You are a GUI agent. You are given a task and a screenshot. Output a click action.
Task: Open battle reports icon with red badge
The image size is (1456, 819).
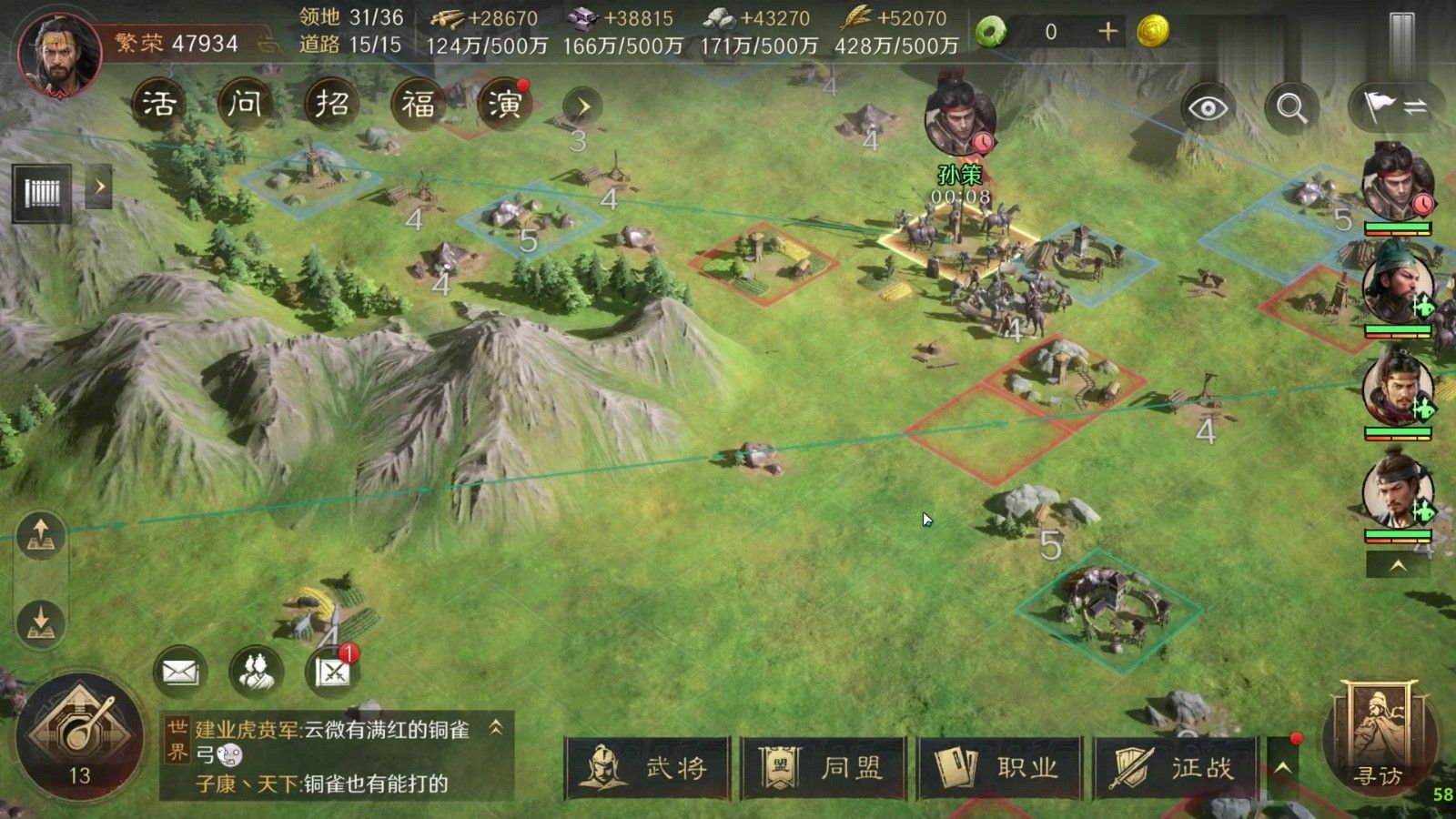(x=334, y=672)
